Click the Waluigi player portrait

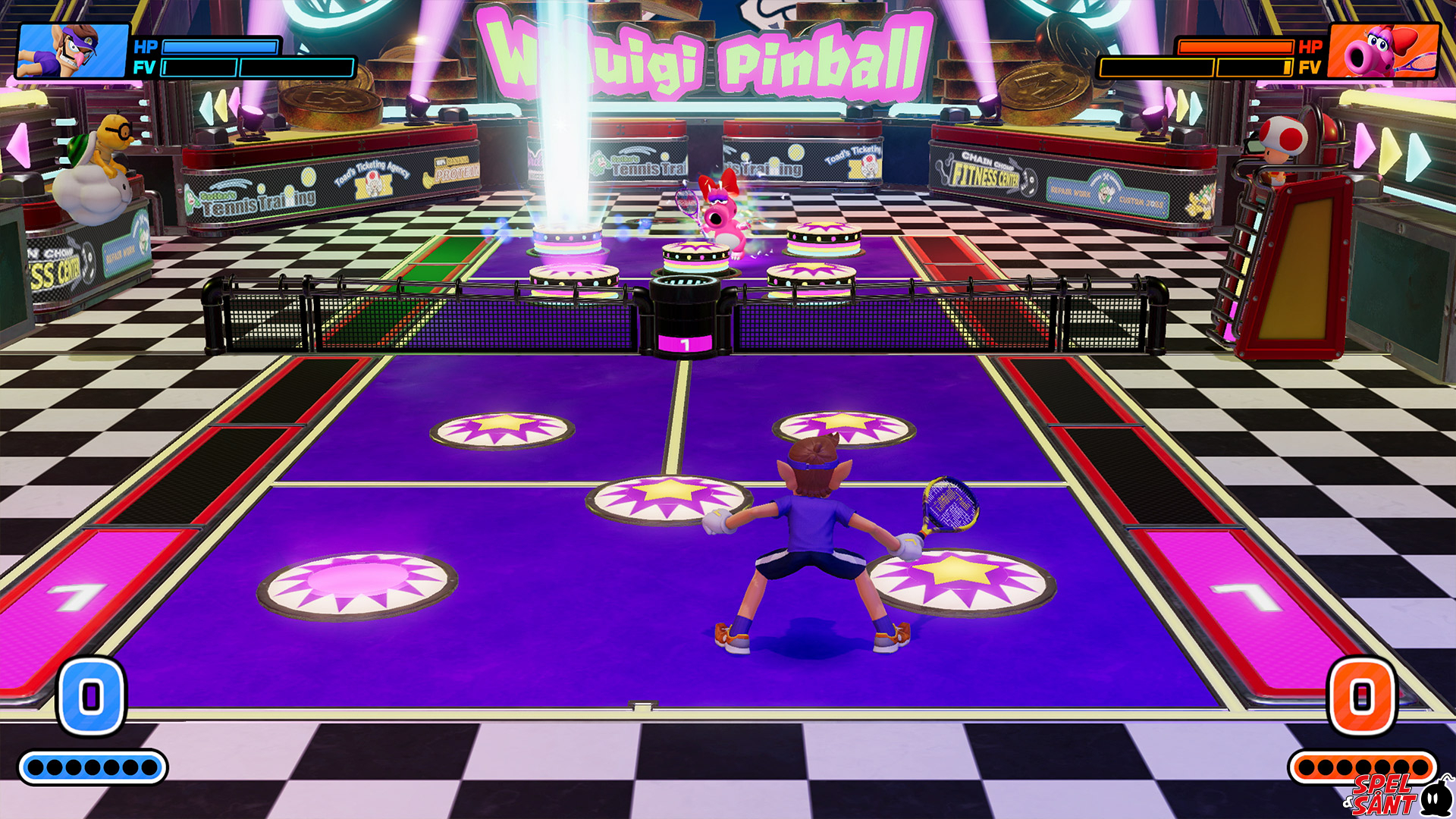click(x=73, y=51)
